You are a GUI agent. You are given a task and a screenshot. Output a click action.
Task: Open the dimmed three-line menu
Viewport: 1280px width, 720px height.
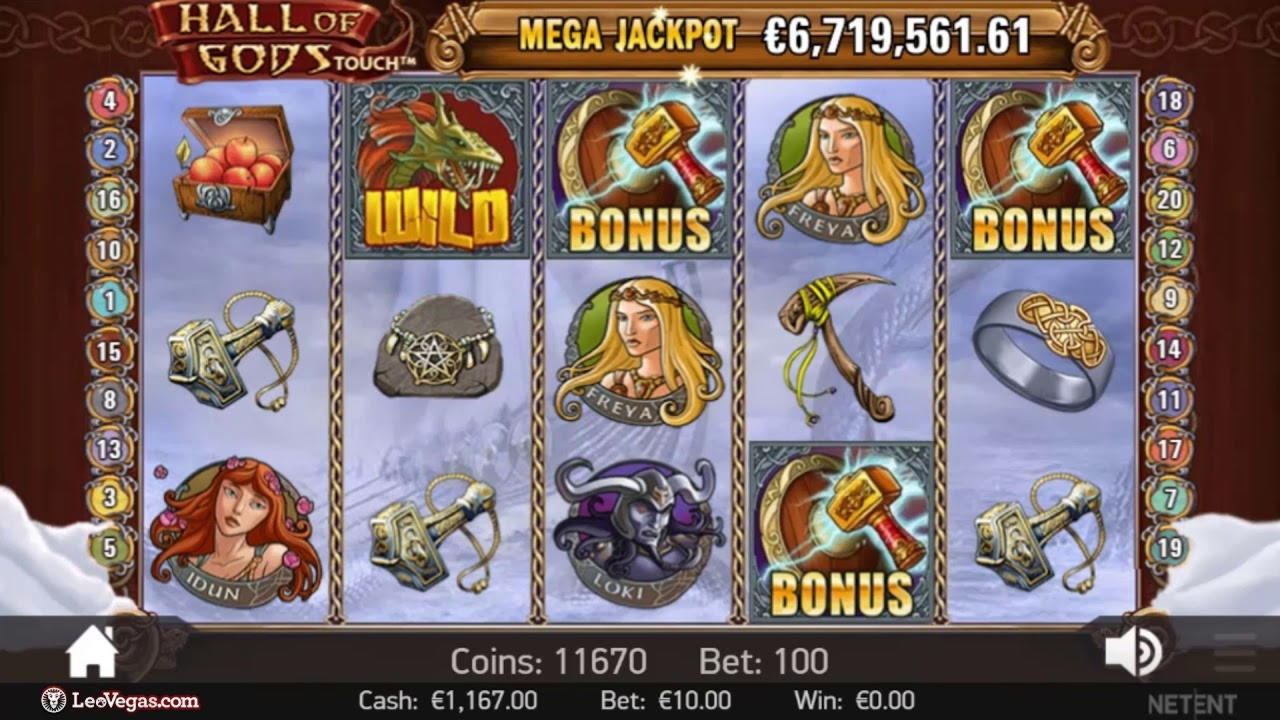coord(1235,654)
